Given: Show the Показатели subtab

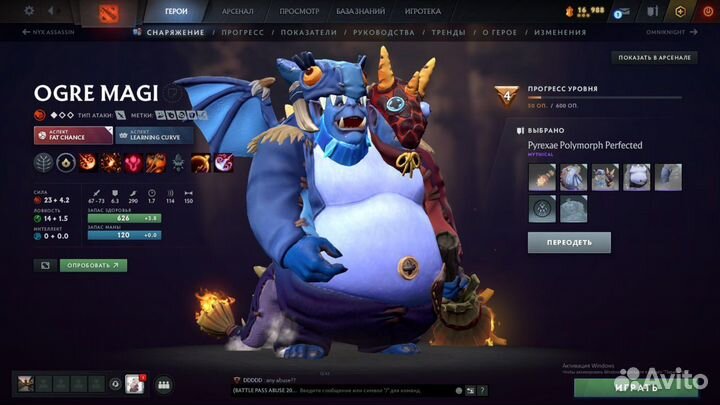Looking at the screenshot, I should click(311, 32).
